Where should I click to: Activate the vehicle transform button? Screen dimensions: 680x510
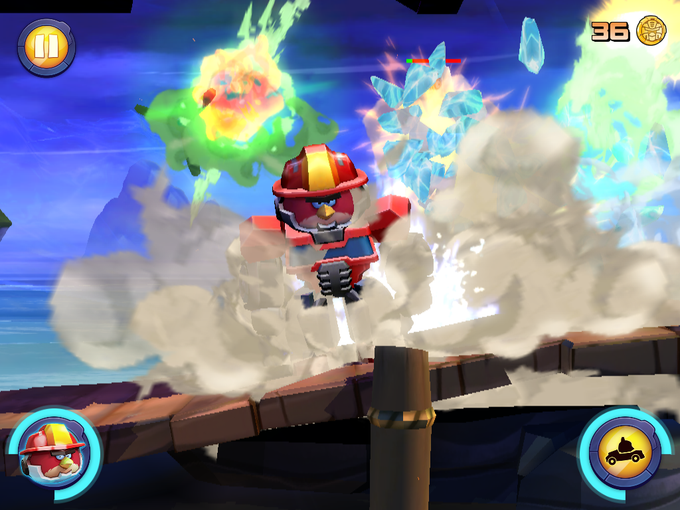pos(625,453)
